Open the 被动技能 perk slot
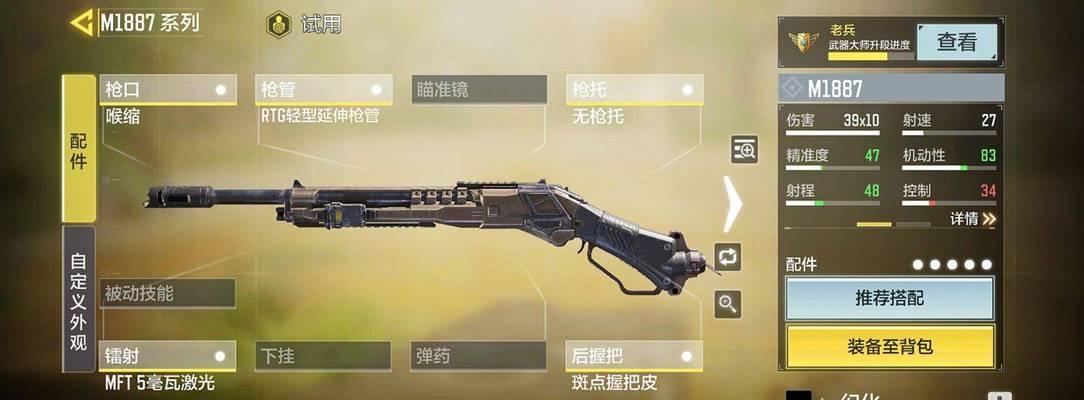Screen dimensions: 1084x400 point(167,293)
